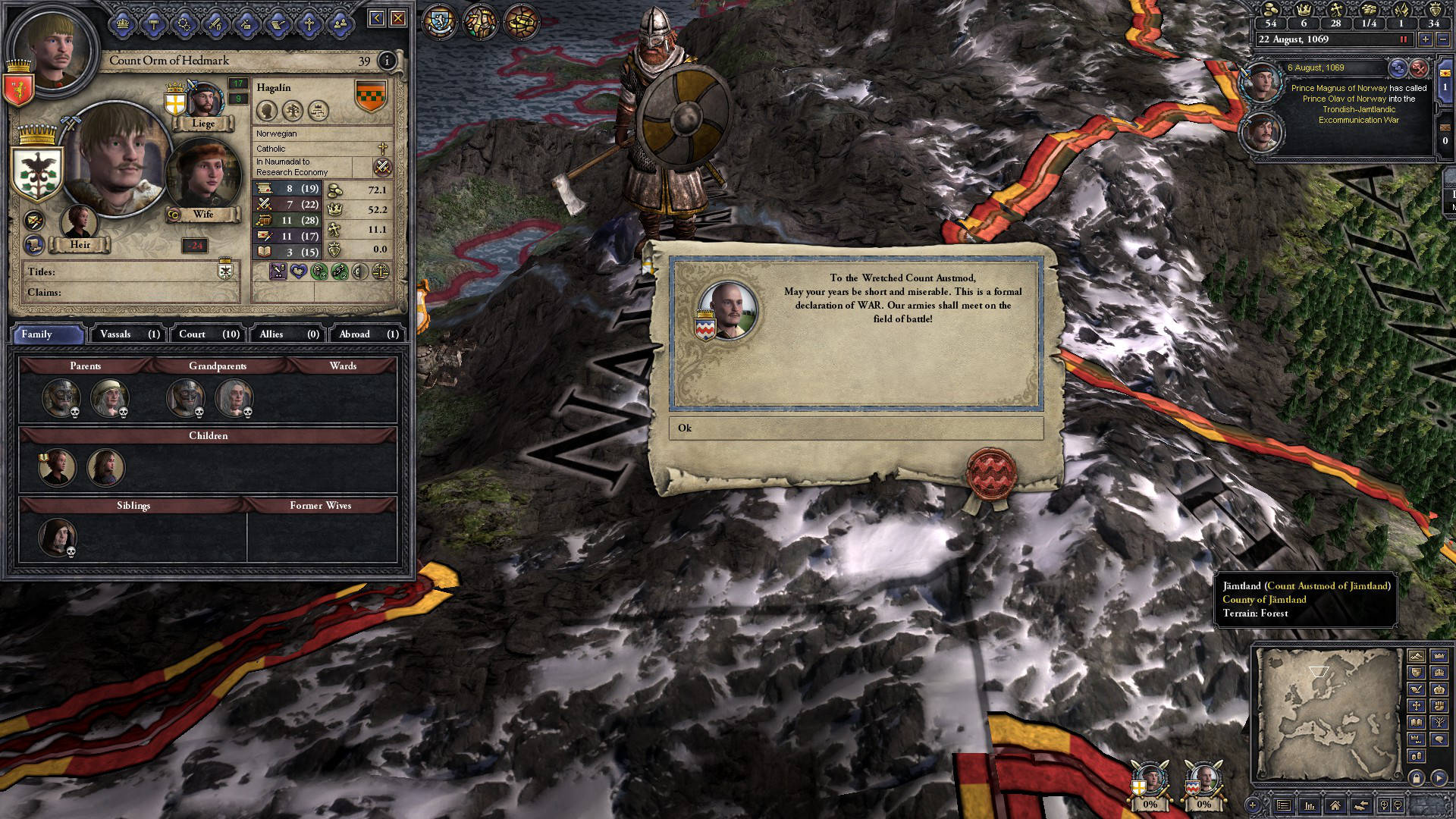Select the Wife portrait
Viewport: 1456px width, 819px height.
tap(202, 174)
